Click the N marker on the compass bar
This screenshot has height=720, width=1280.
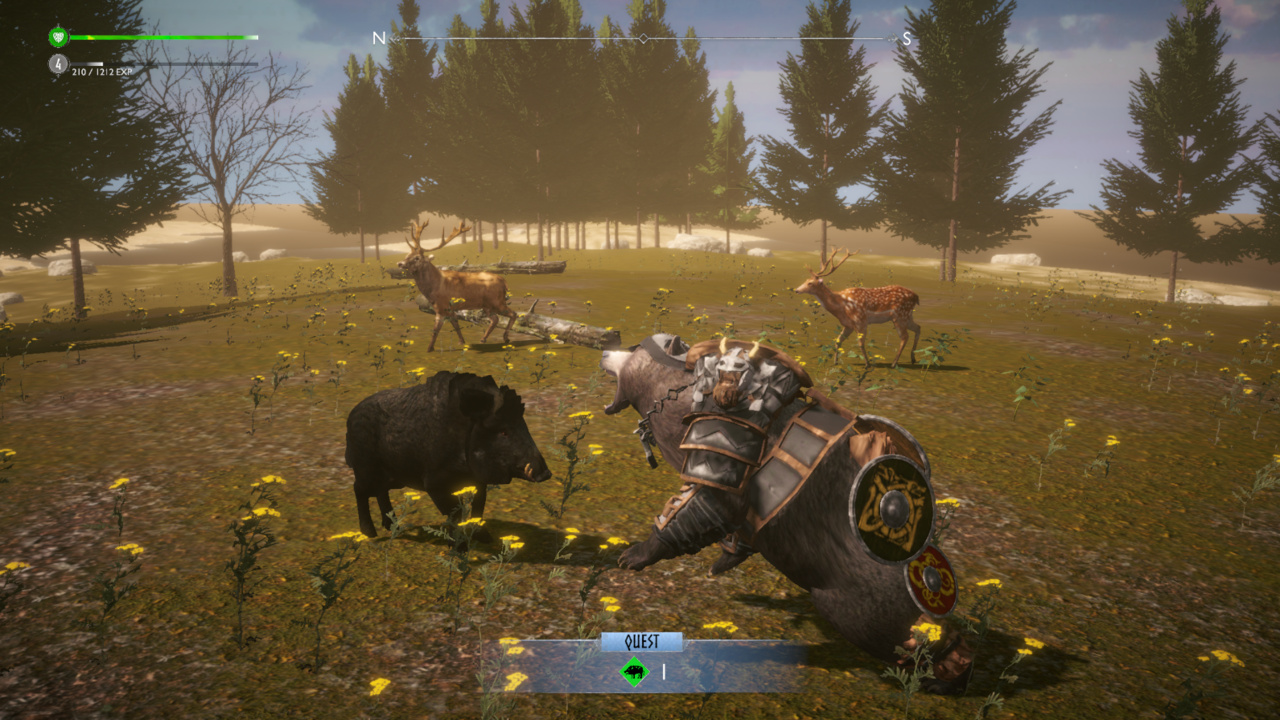click(x=378, y=37)
